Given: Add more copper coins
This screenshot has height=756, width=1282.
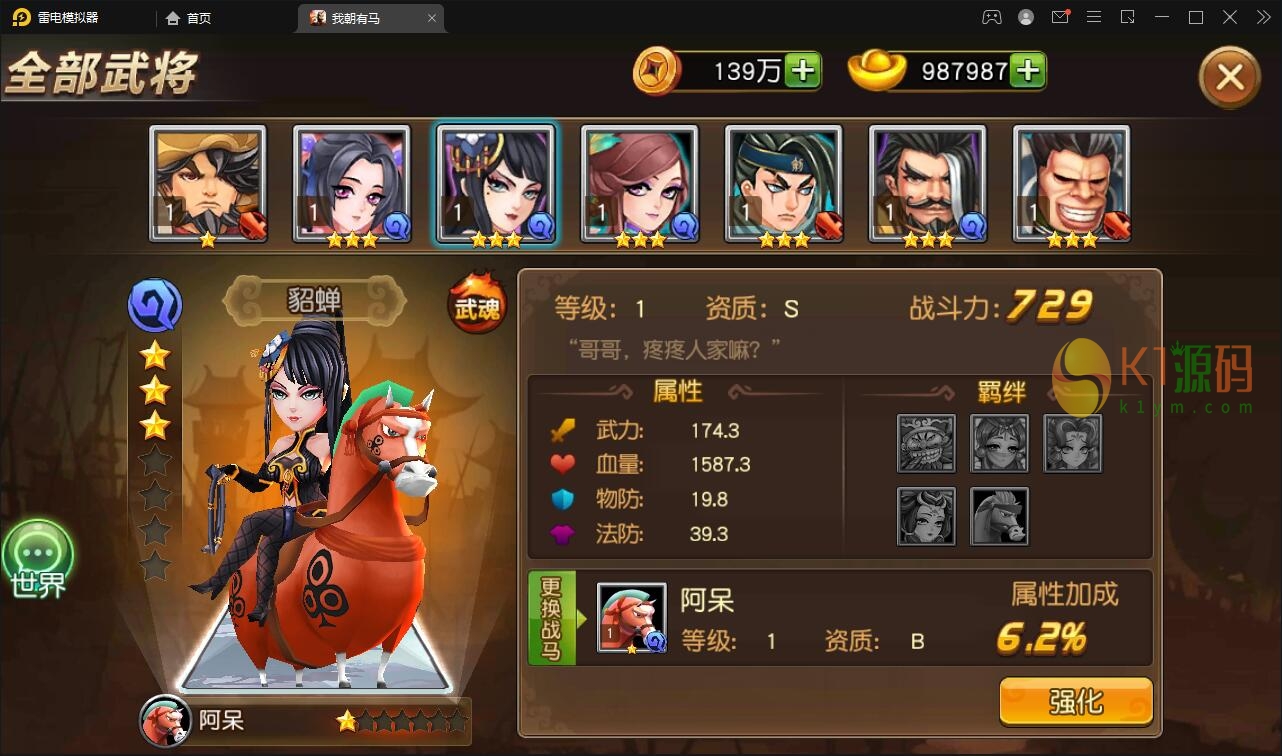Looking at the screenshot, I should coord(802,70).
